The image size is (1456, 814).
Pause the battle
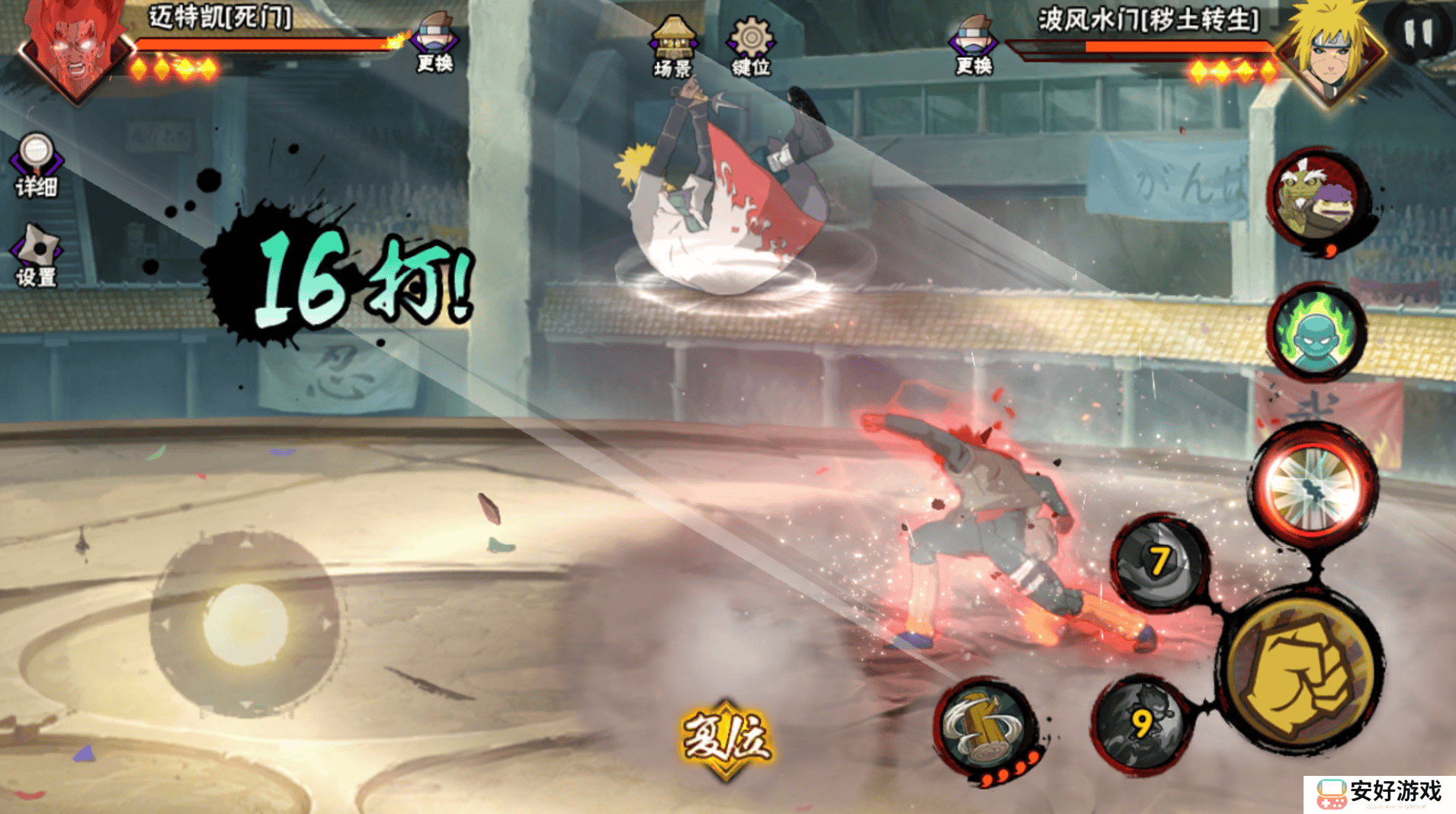click(1419, 34)
